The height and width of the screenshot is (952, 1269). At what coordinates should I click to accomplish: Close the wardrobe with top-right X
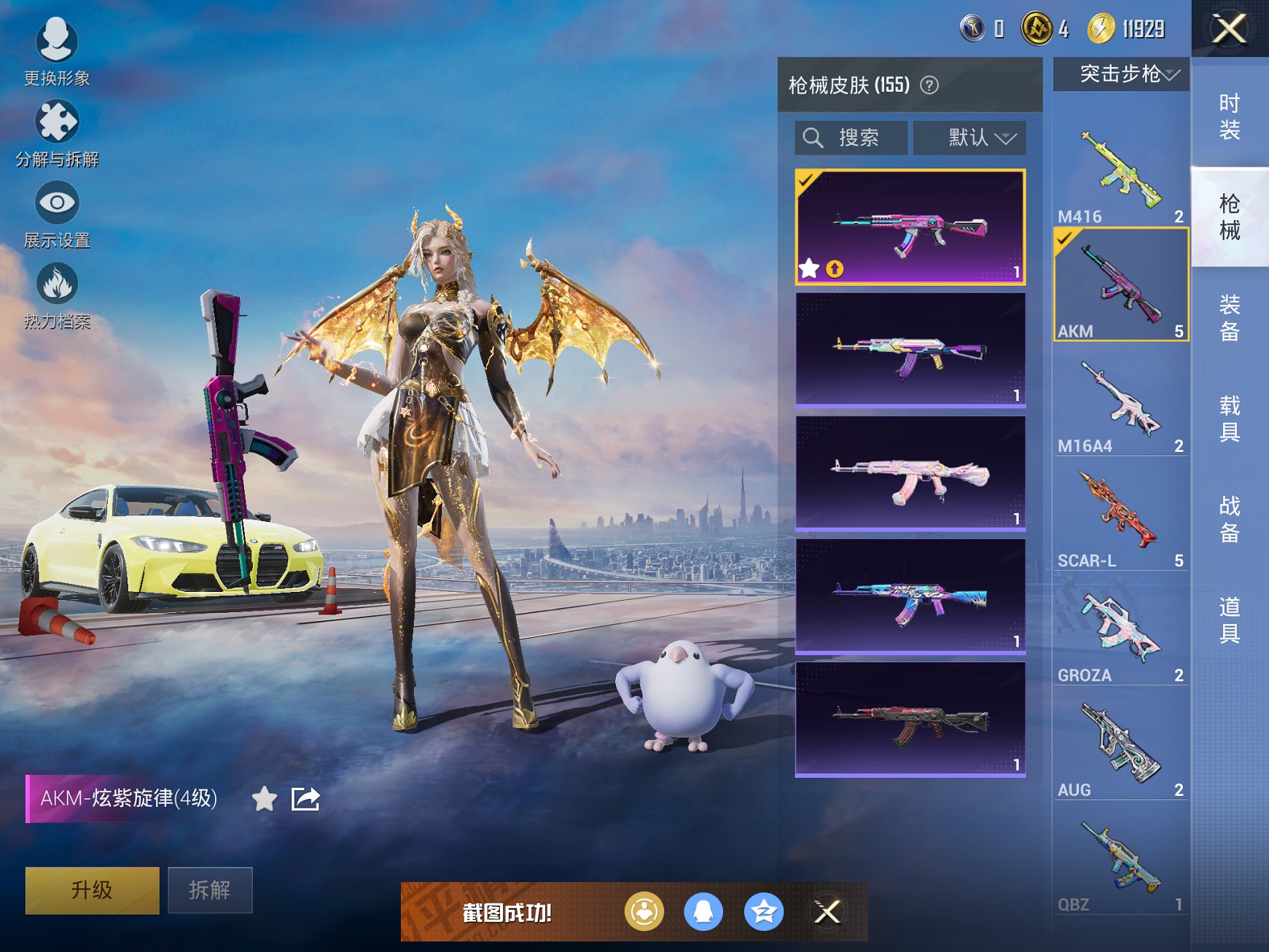1230,29
